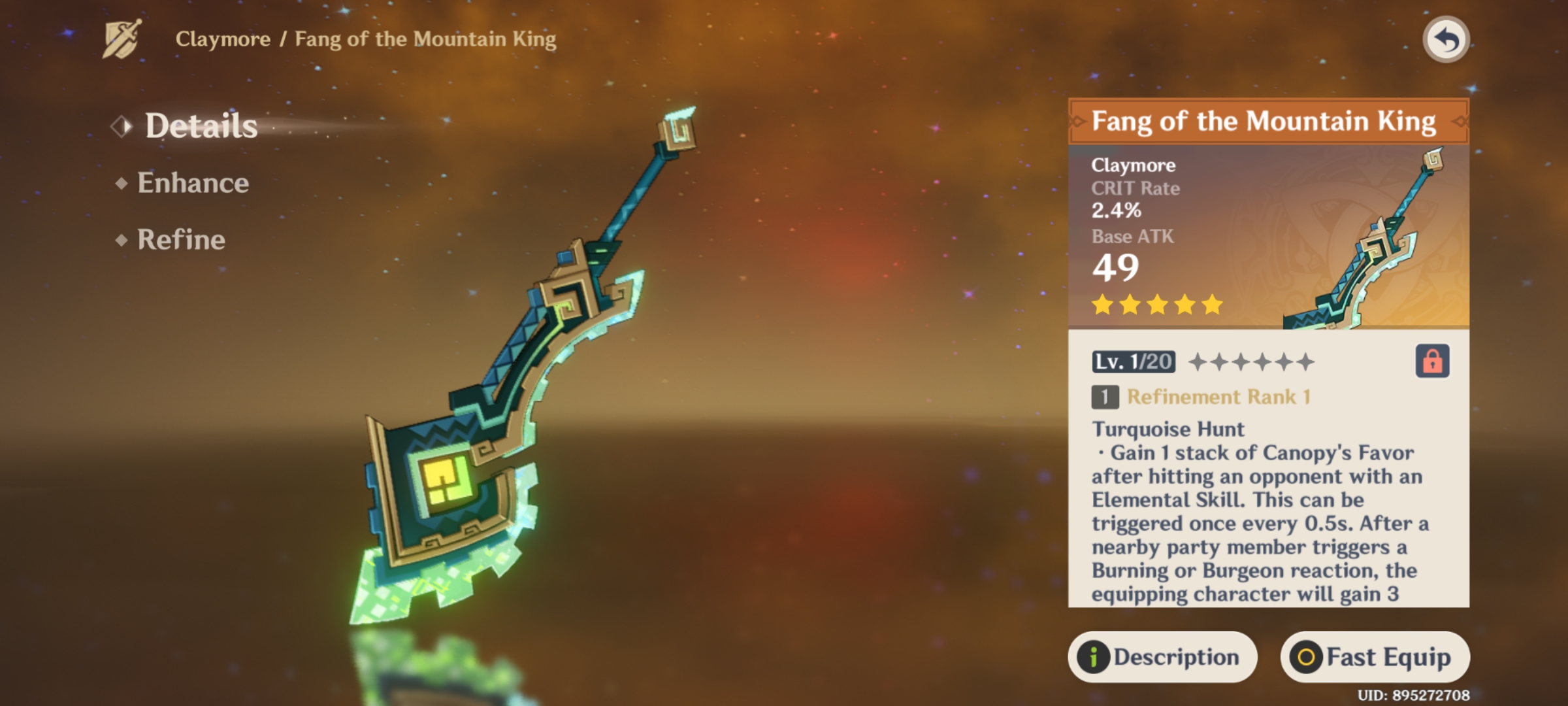Toggle the red weapon lock icon
Screen dimensions: 1568x706
[x=1432, y=361]
